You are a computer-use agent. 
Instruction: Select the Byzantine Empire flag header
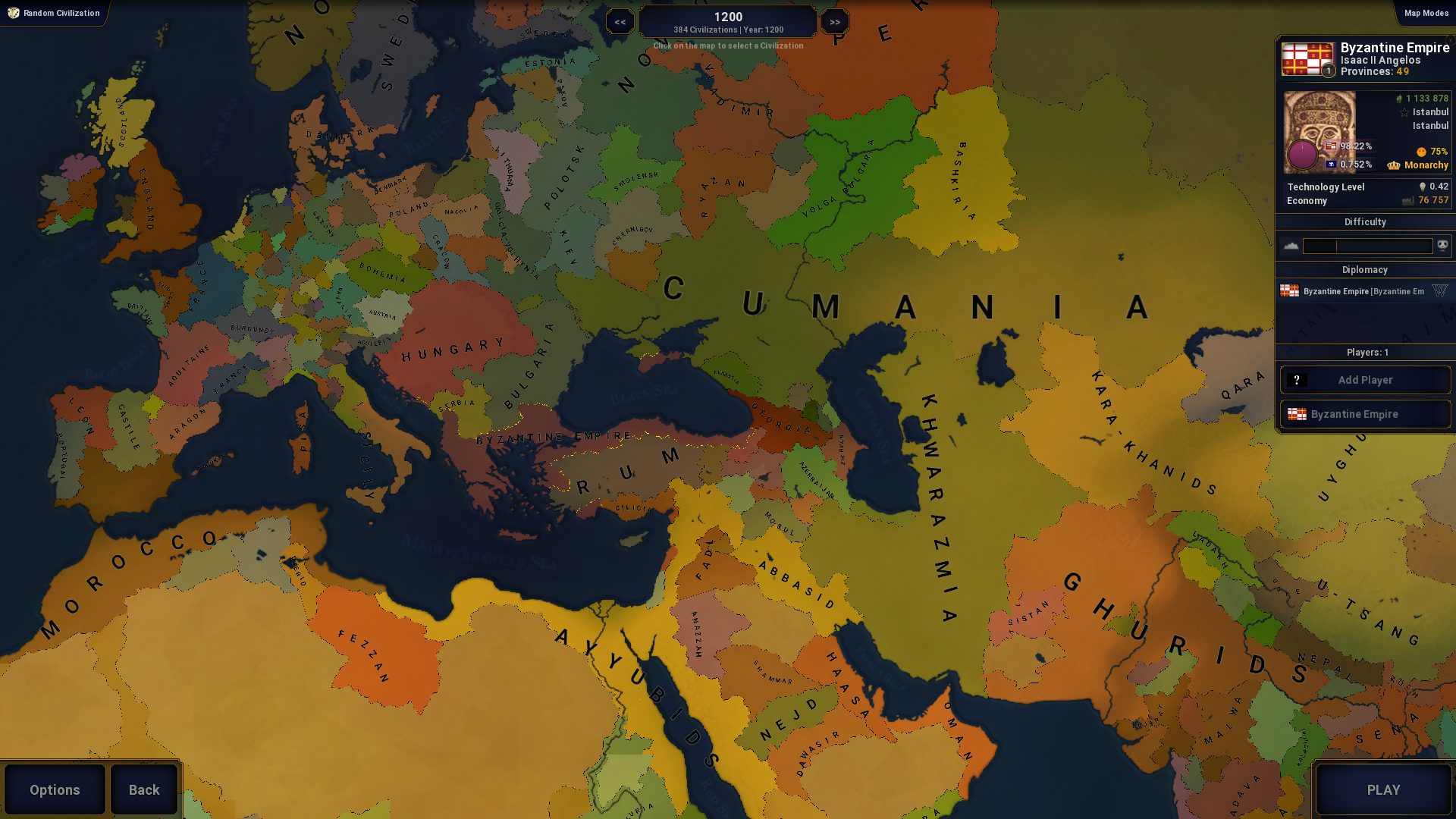coord(1307,59)
